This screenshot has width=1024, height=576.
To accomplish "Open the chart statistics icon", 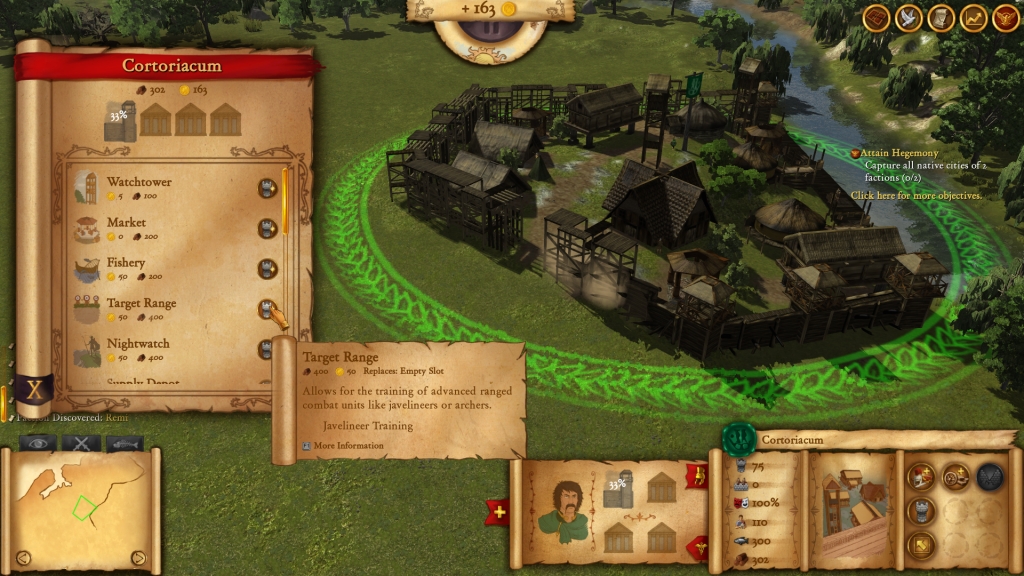I will point(973,18).
